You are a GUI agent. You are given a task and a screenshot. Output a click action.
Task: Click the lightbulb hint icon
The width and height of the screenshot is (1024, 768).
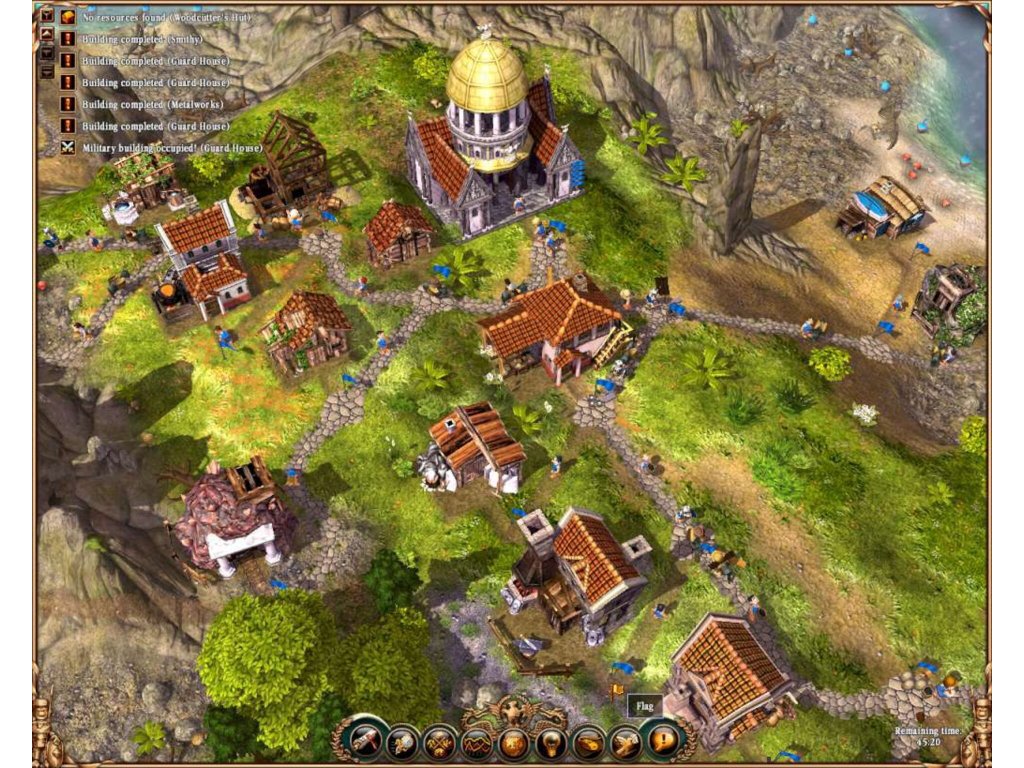[x=551, y=742]
